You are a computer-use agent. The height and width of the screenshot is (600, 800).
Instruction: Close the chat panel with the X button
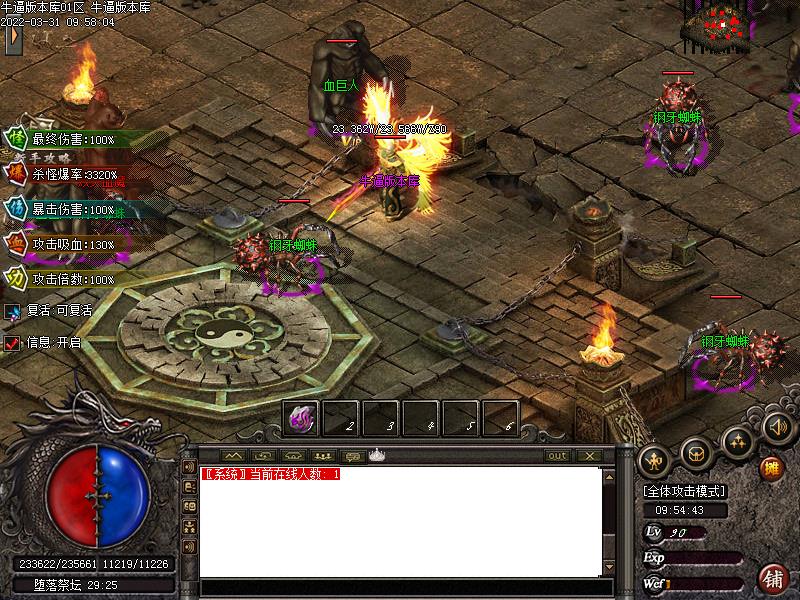pyautogui.click(x=590, y=455)
